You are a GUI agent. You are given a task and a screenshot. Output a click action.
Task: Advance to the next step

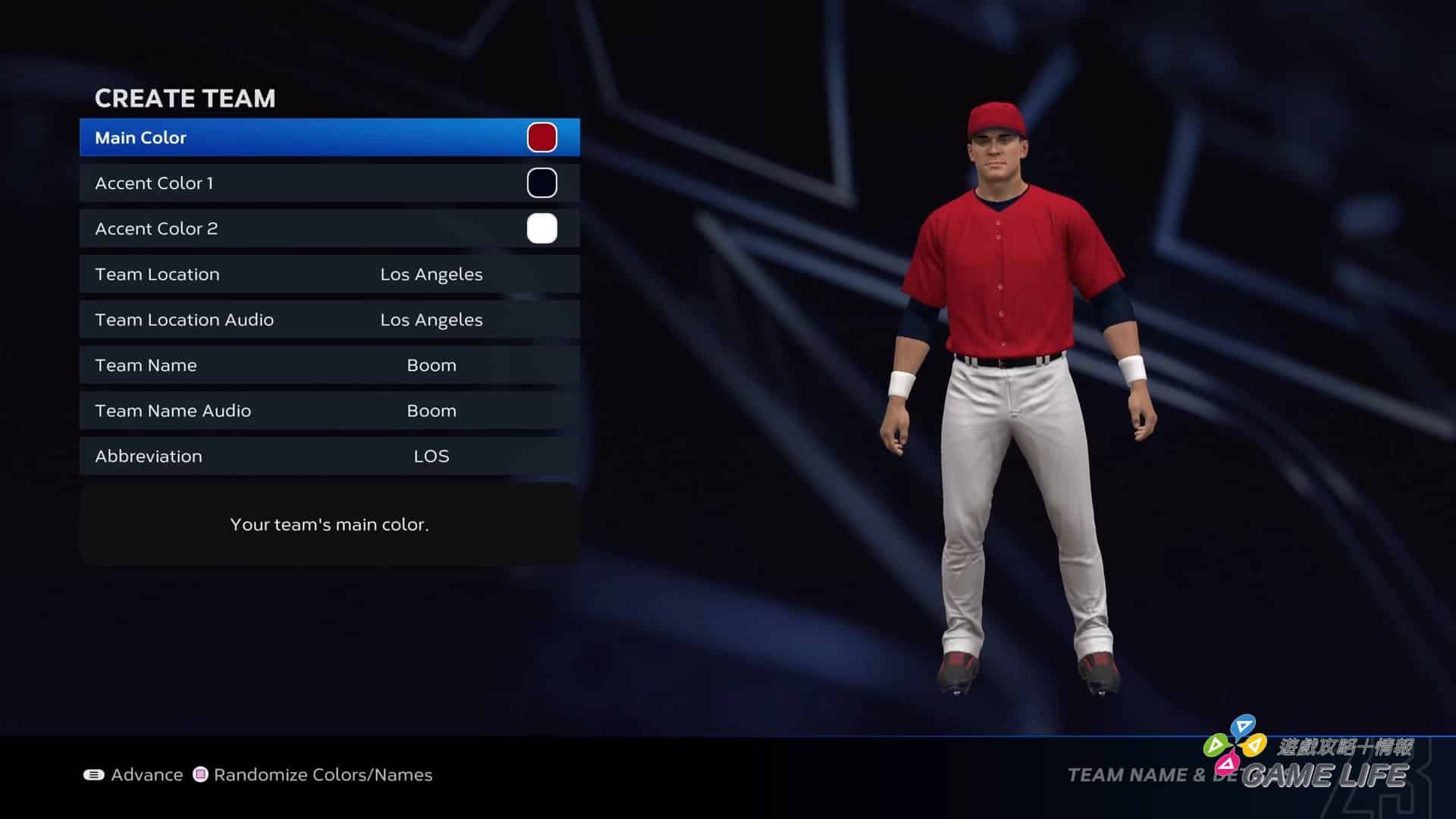[x=133, y=775]
